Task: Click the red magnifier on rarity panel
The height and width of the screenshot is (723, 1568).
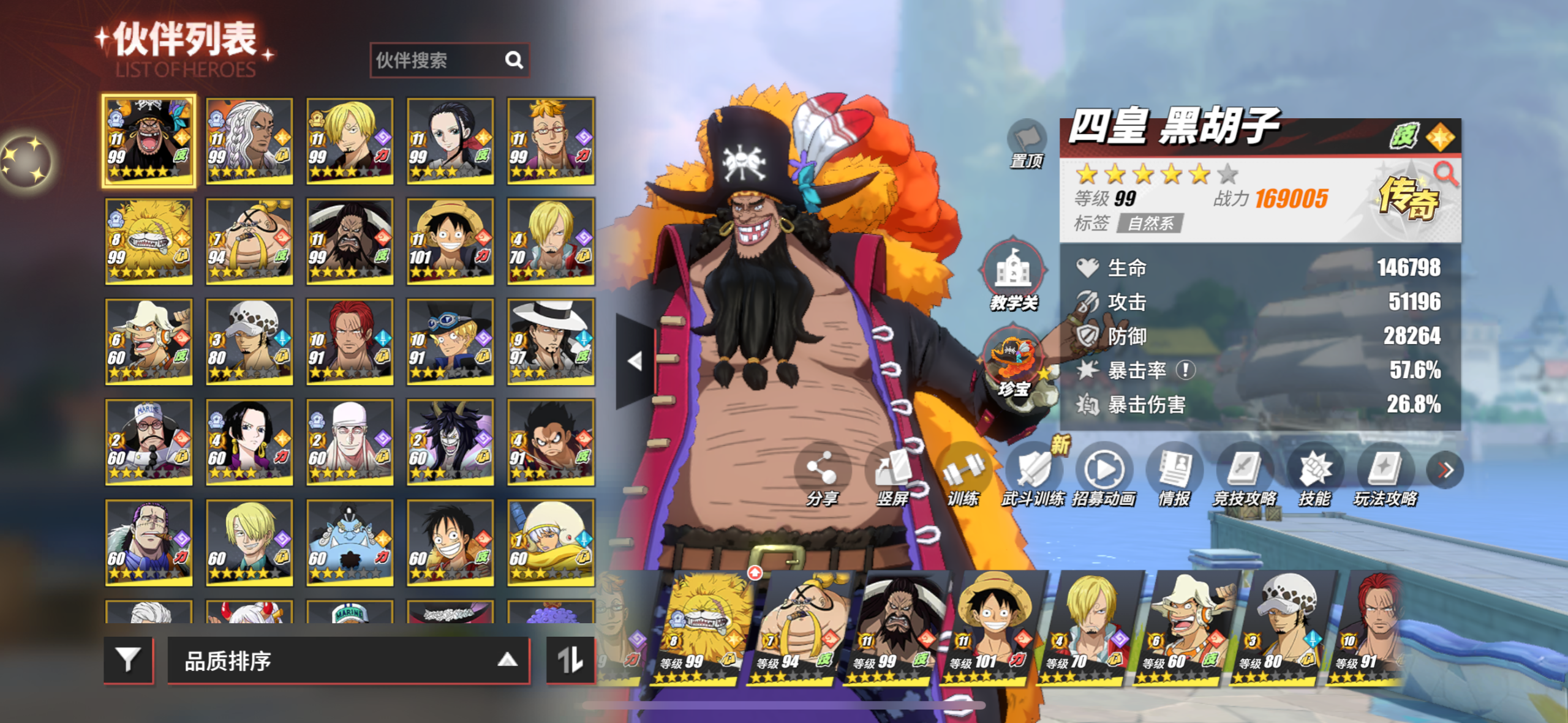Action: [1446, 174]
